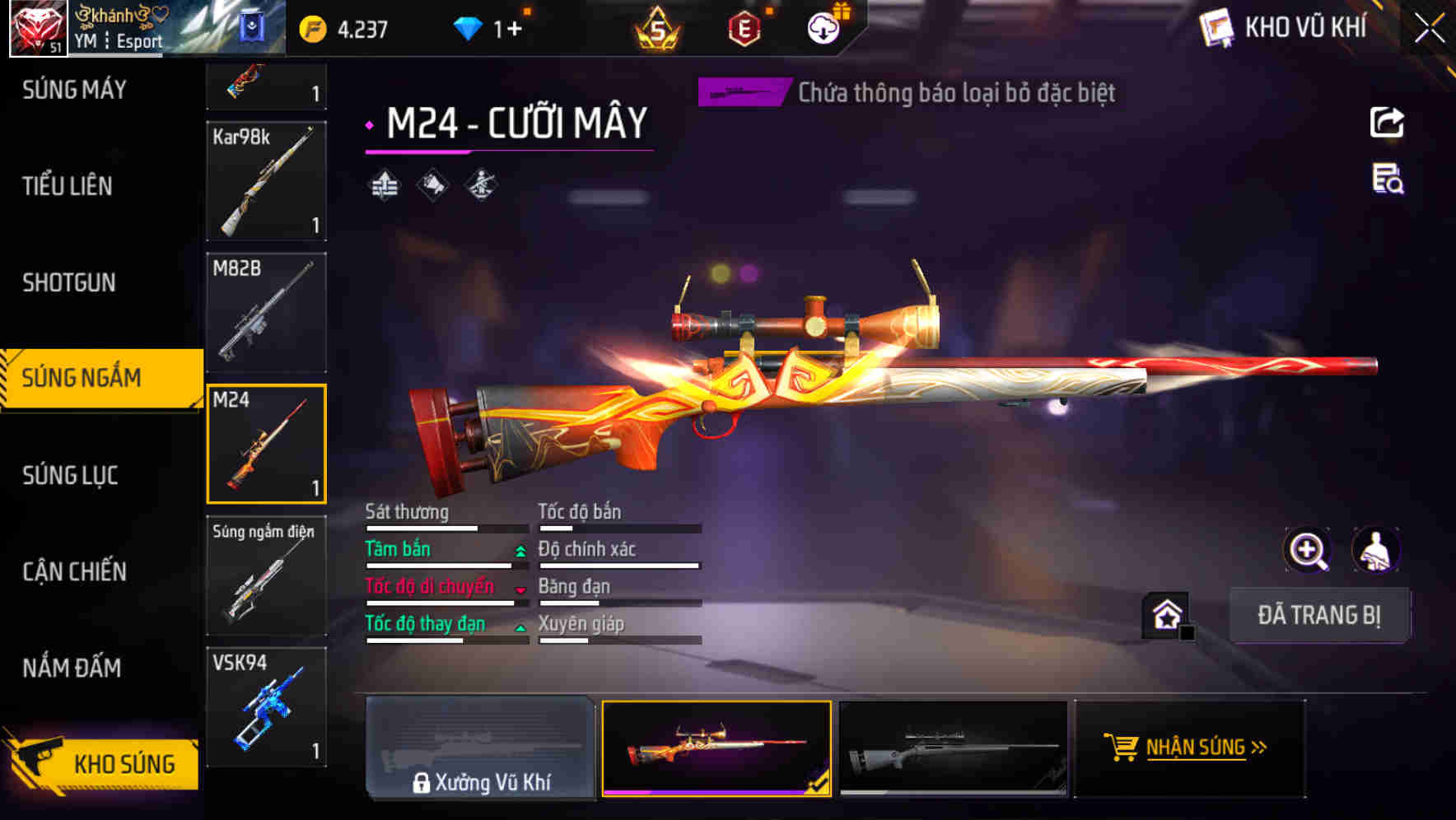
Task: Open the share weapon icon
Action: [1388, 122]
